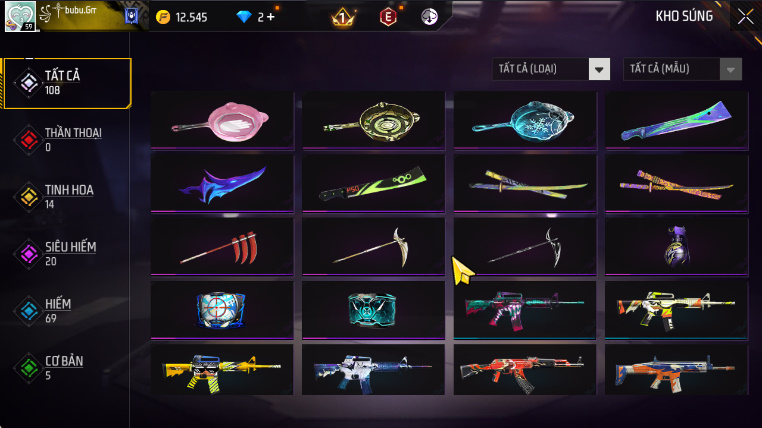Open the Tất Cả (Loại) dropdown

(552, 69)
